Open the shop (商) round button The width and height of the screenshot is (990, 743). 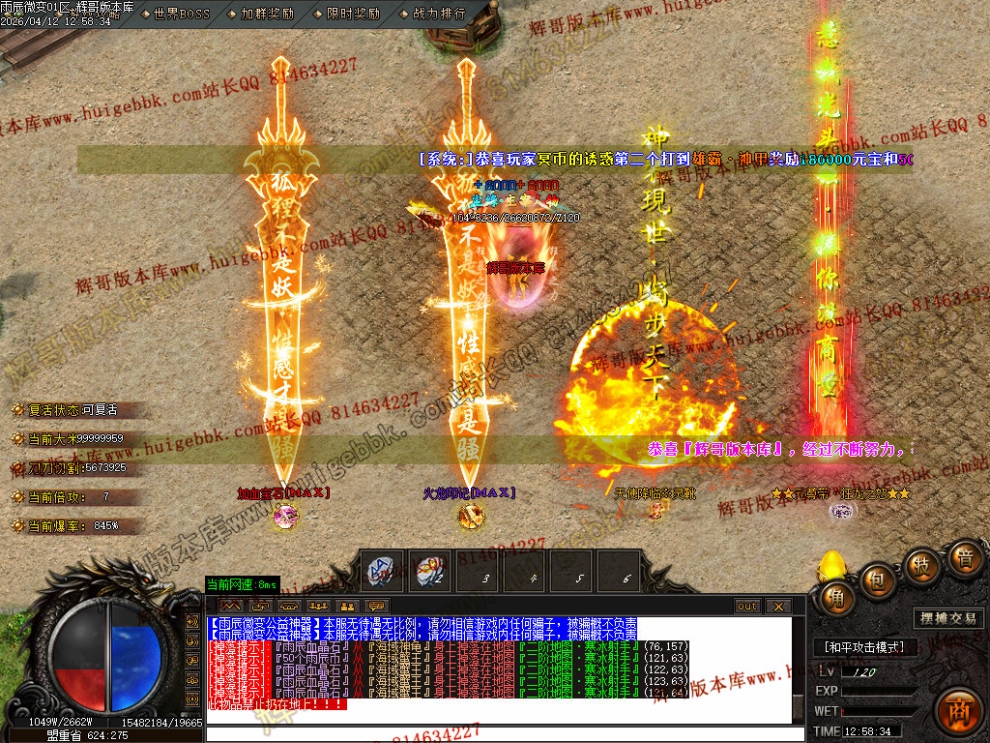point(960,709)
